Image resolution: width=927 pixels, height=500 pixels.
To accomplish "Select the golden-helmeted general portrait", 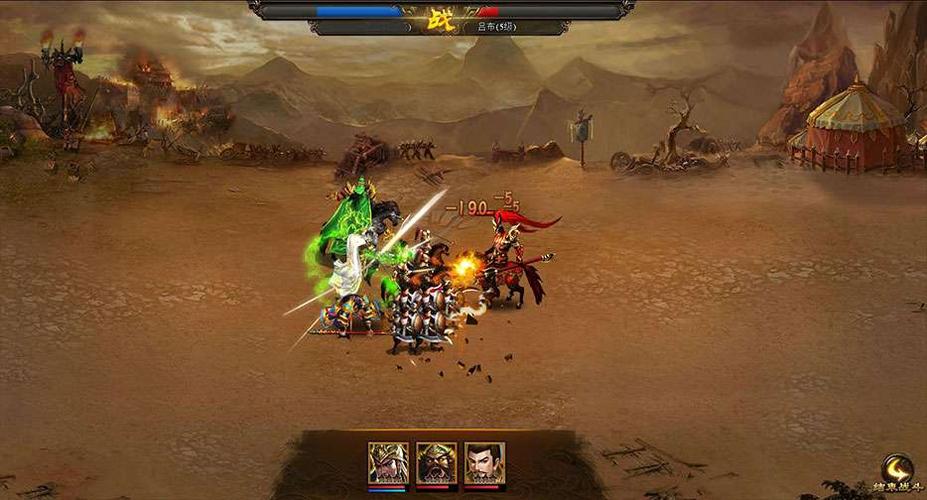I will 388,463.
